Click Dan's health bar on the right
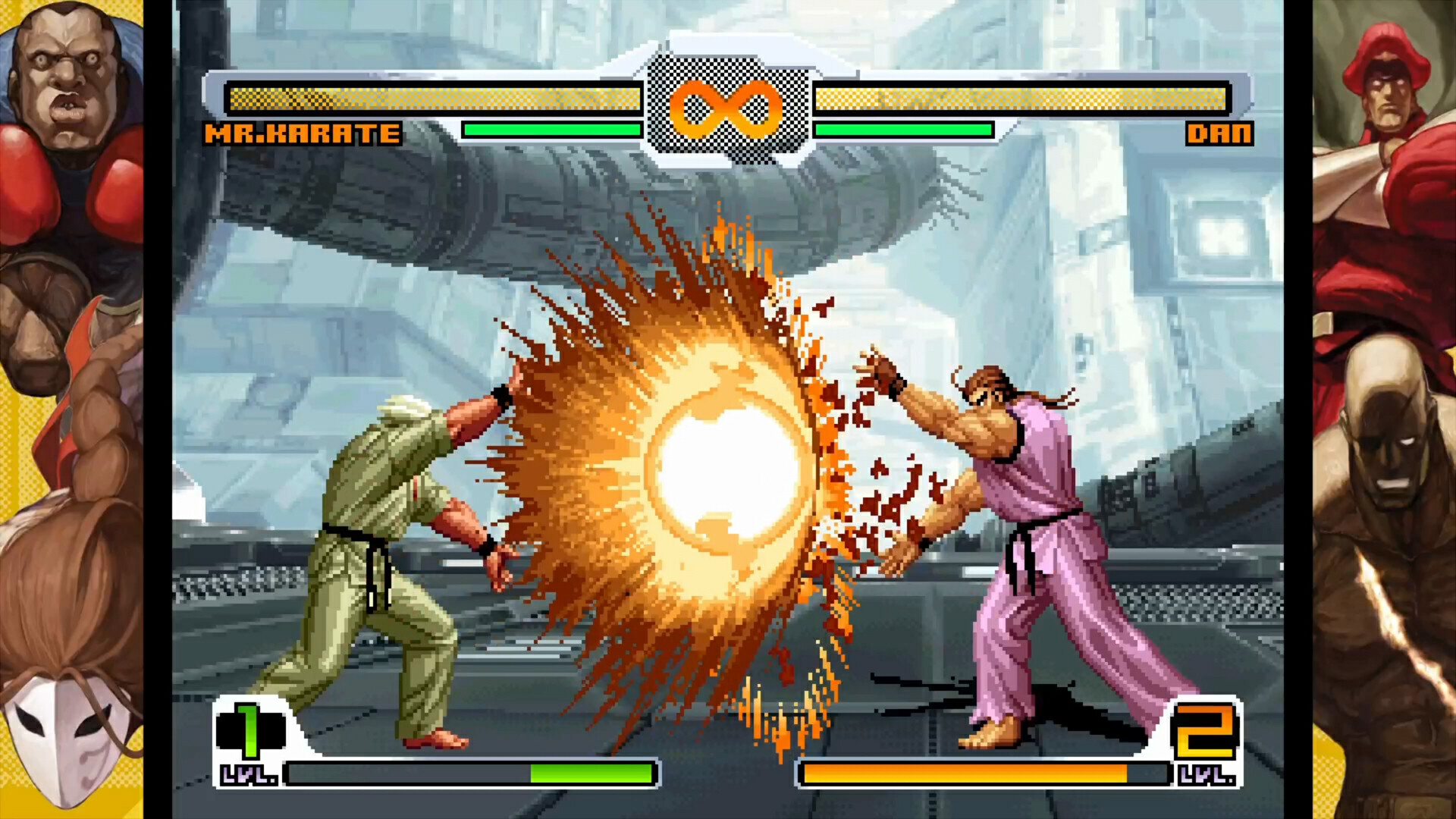 tap(1024, 97)
